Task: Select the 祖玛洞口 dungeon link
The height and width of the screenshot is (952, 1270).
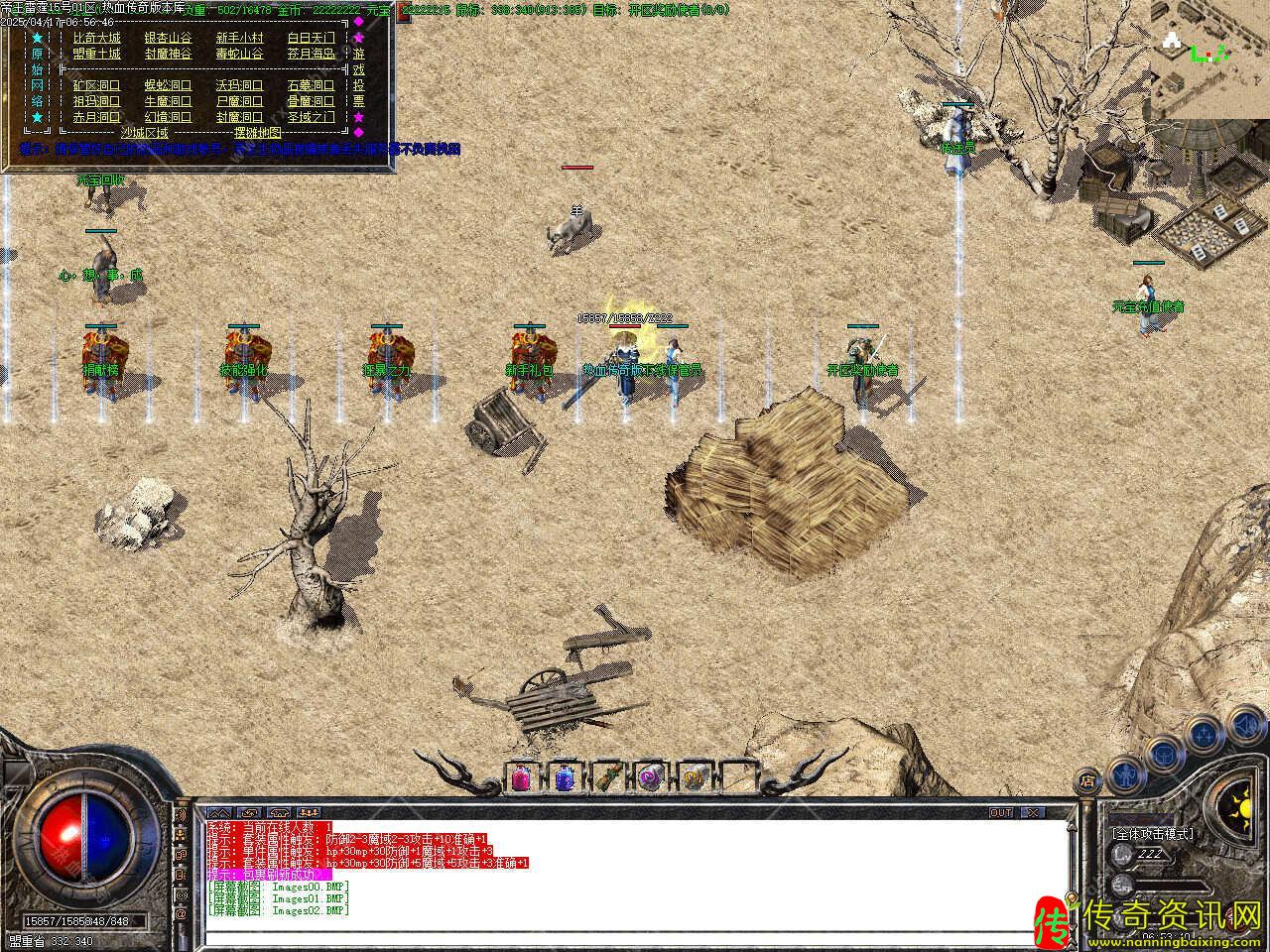Action: click(x=96, y=101)
